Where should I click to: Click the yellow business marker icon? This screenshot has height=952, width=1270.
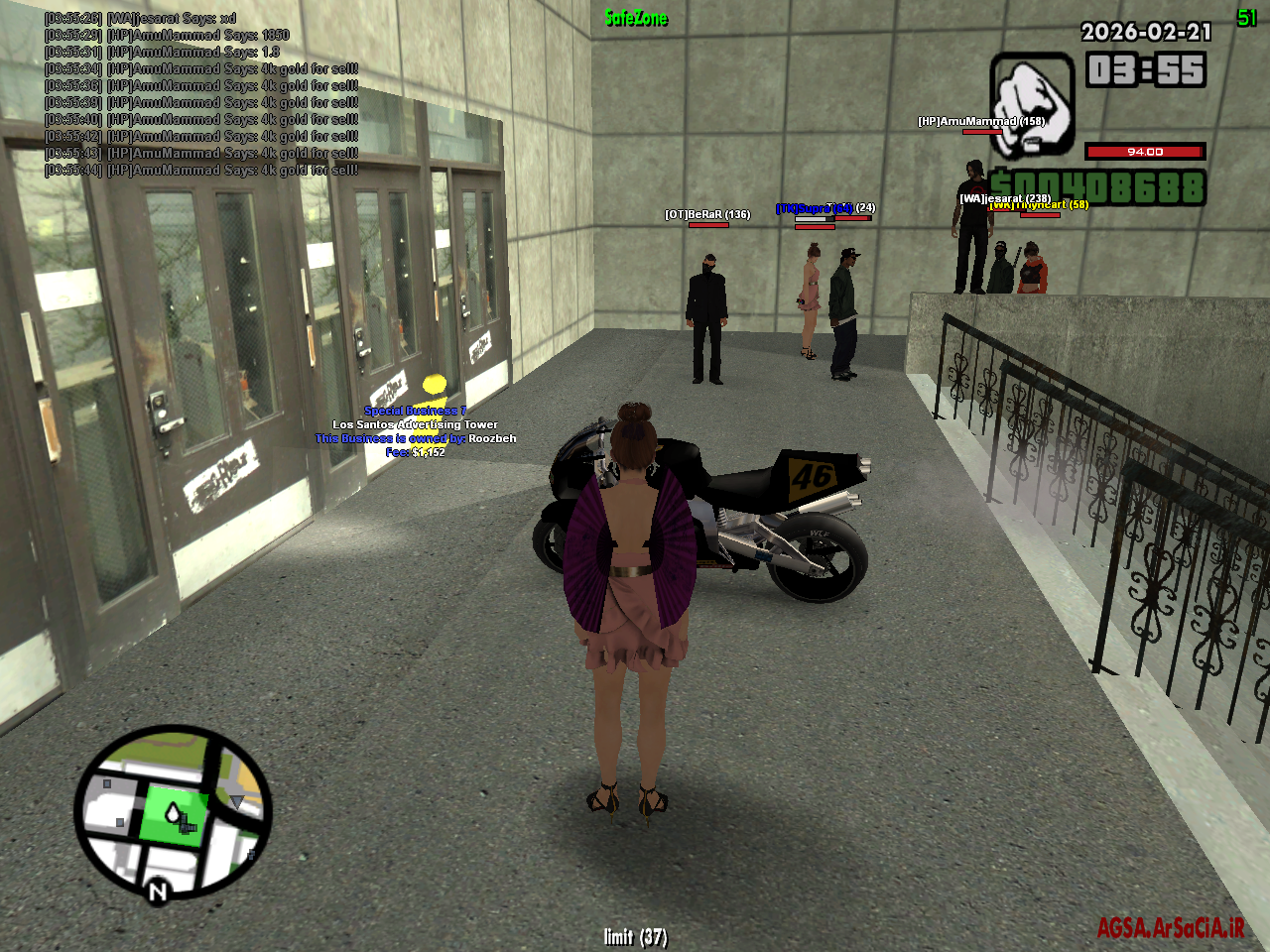click(432, 386)
